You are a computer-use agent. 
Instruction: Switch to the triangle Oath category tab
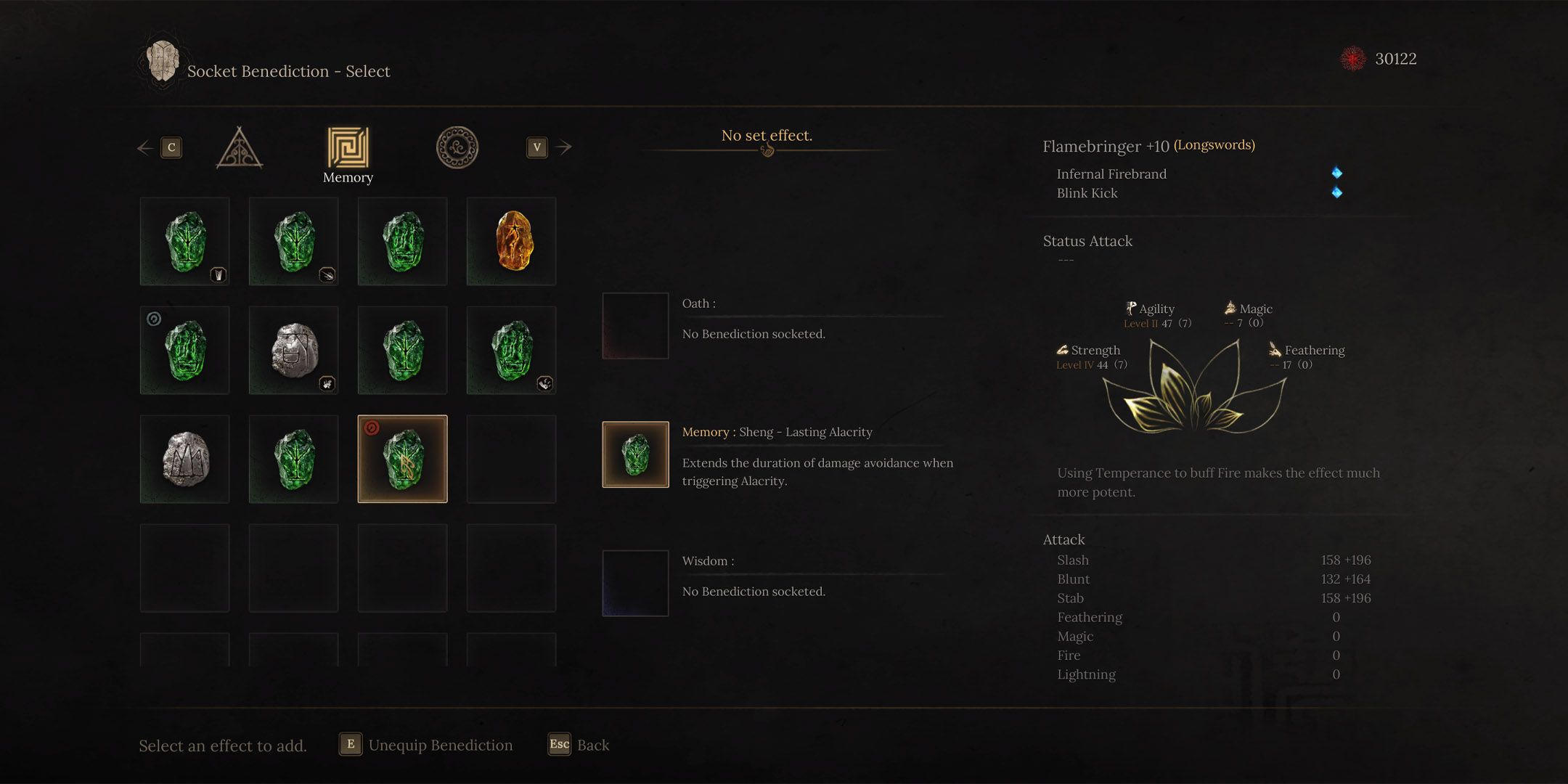[x=240, y=148]
